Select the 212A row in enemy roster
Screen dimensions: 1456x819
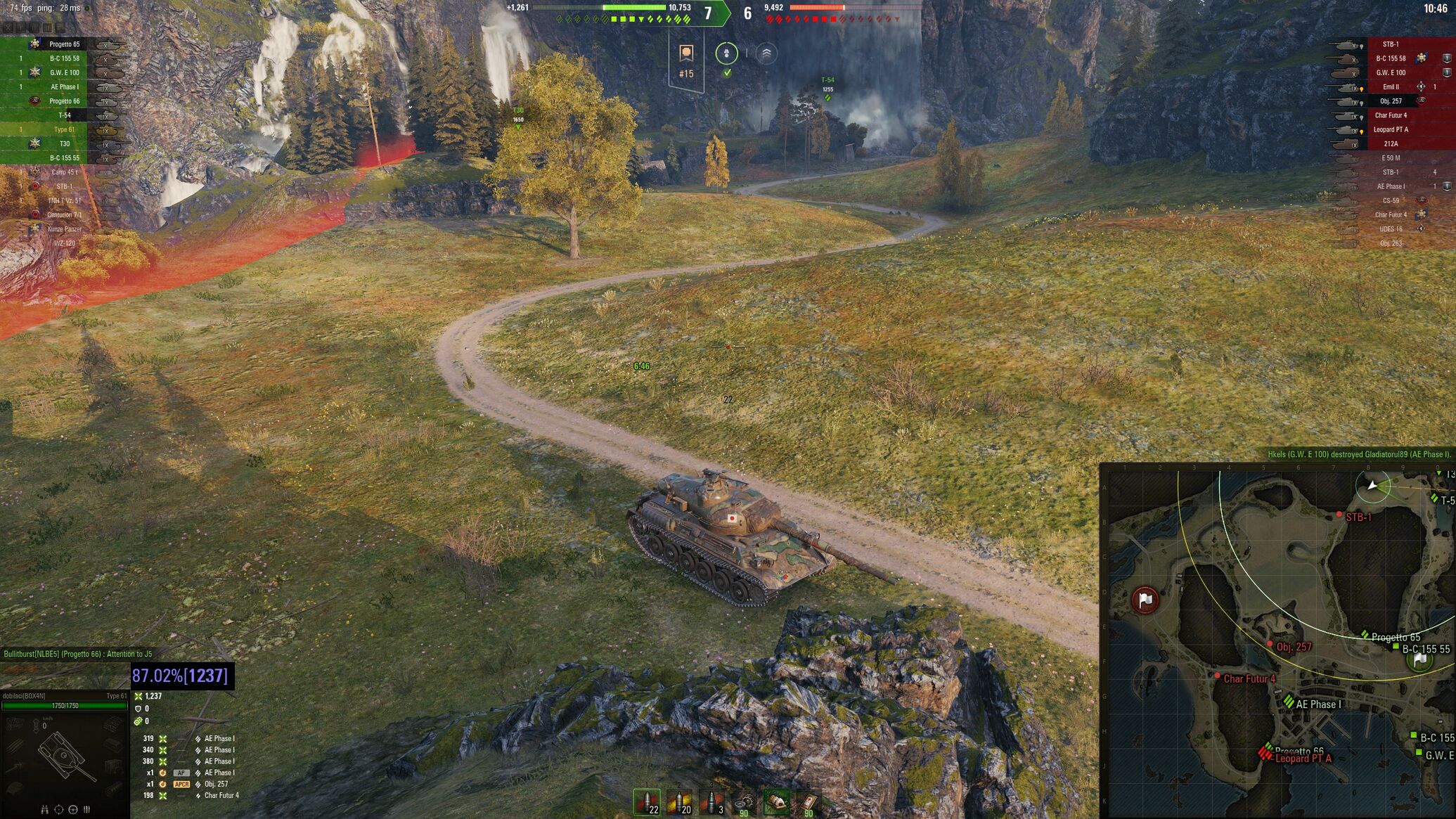[1390, 143]
